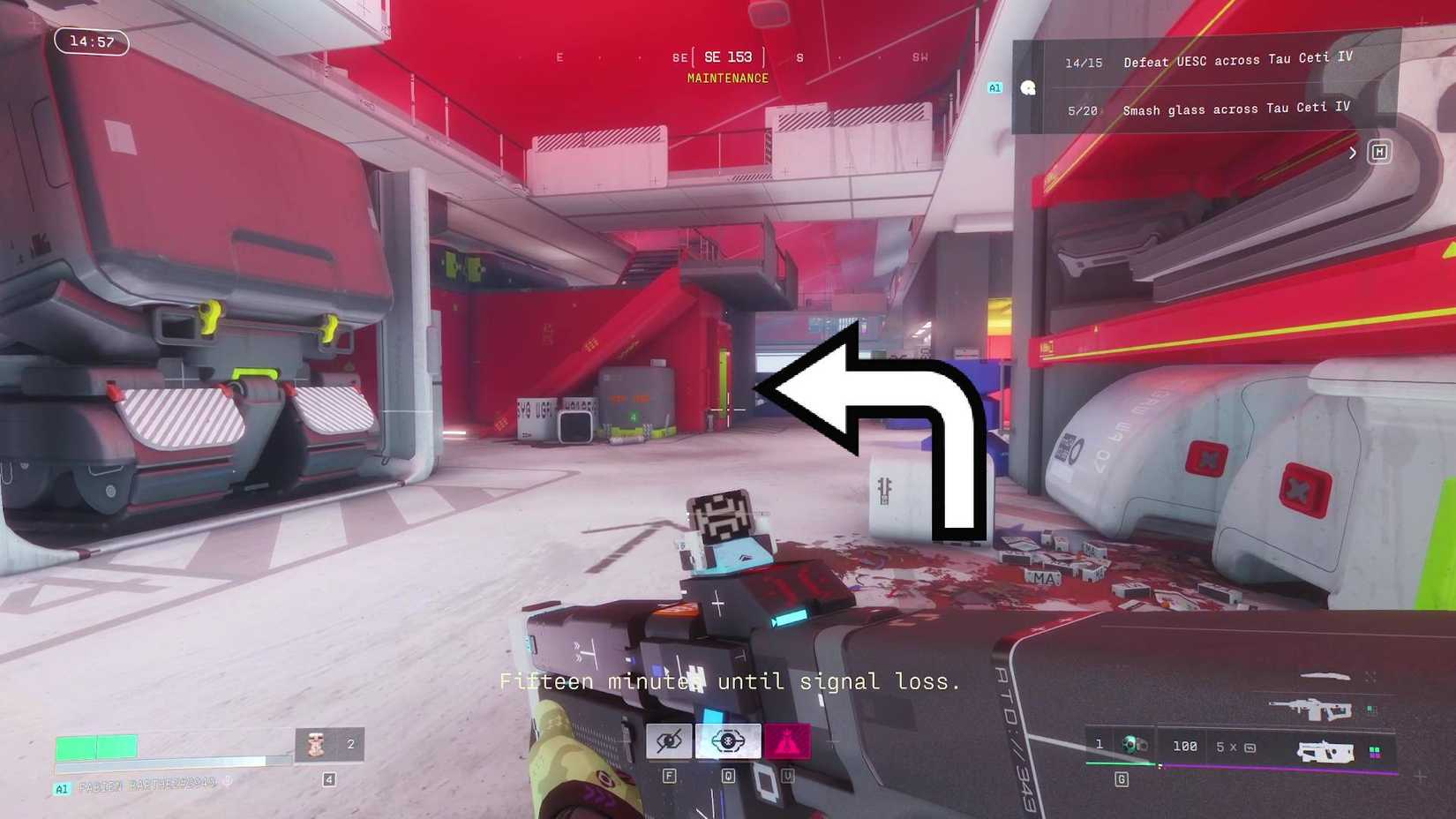This screenshot has height=819, width=1456.
Task: Click the G keybind prompt below the grenade
Action: (1122, 778)
